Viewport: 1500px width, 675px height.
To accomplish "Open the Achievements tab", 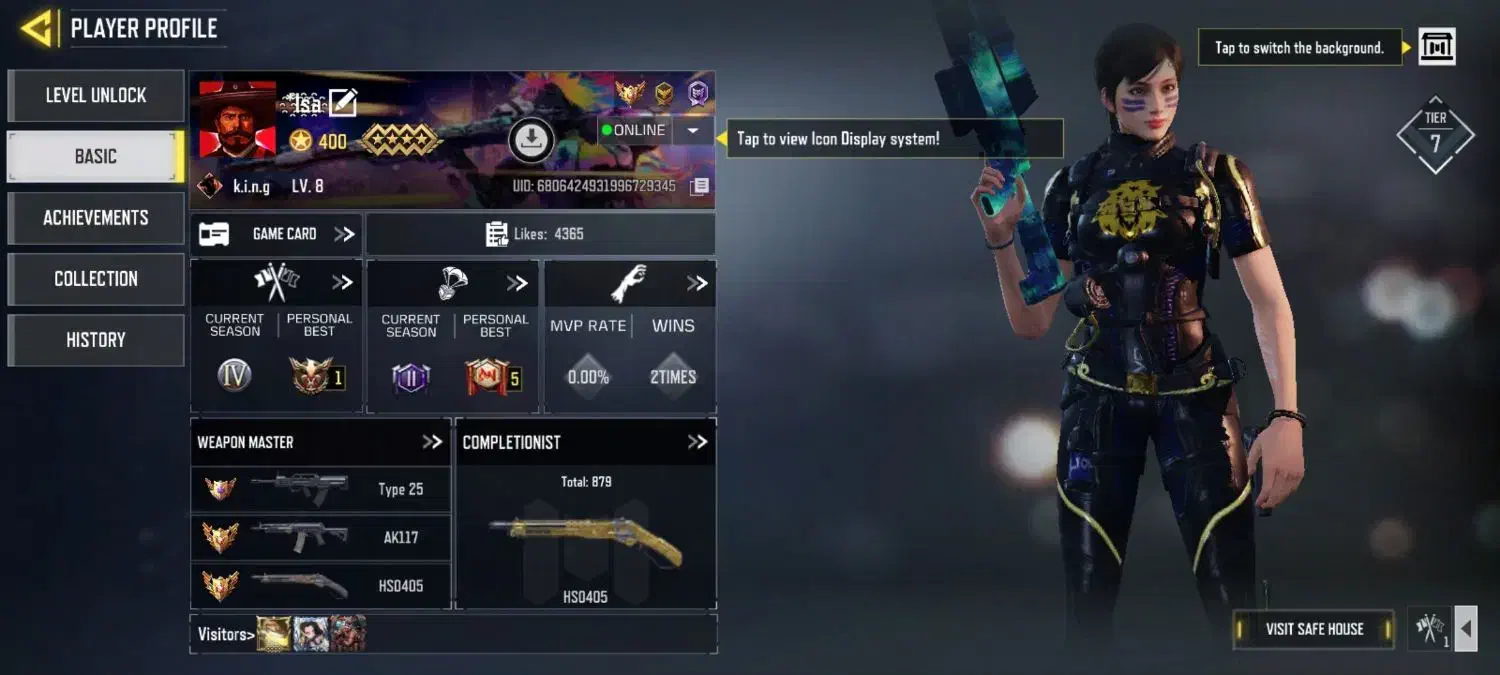I will [x=96, y=218].
